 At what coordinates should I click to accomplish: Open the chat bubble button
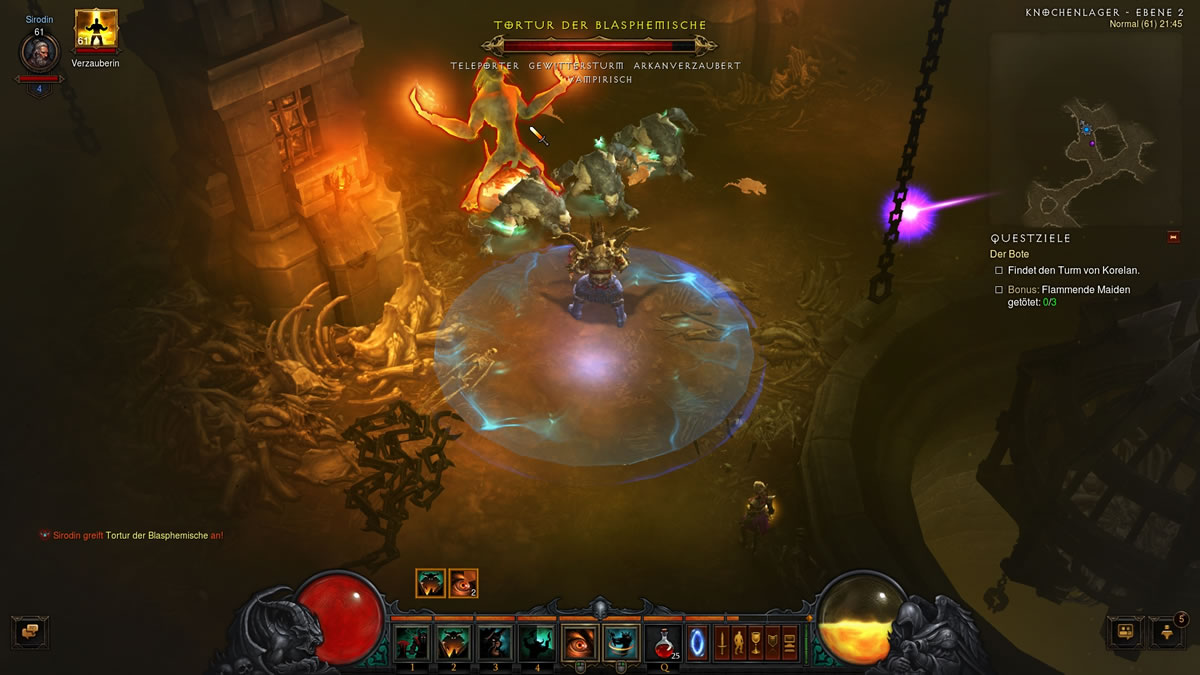point(30,632)
